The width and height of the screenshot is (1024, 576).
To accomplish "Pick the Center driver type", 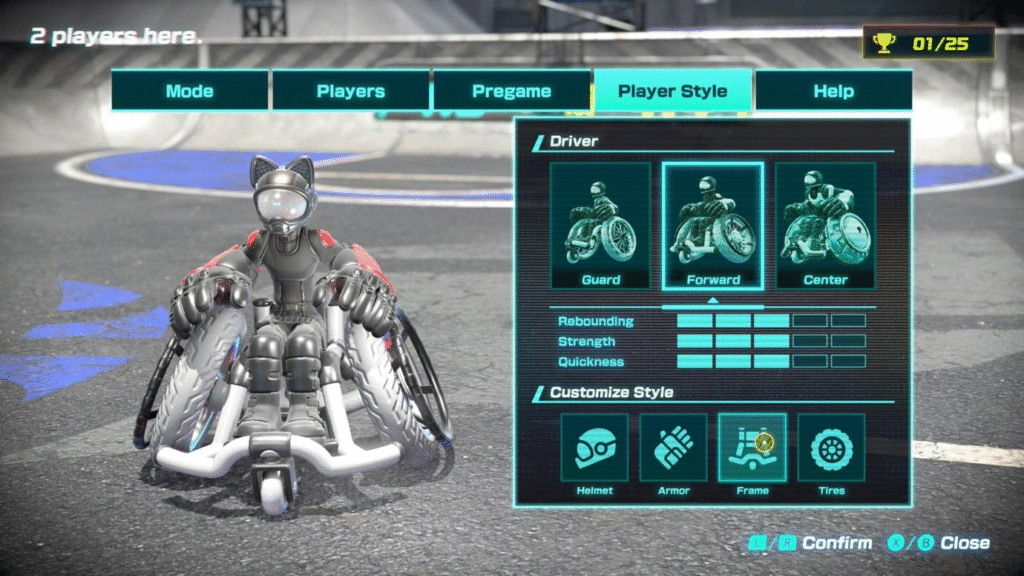I will pos(825,226).
